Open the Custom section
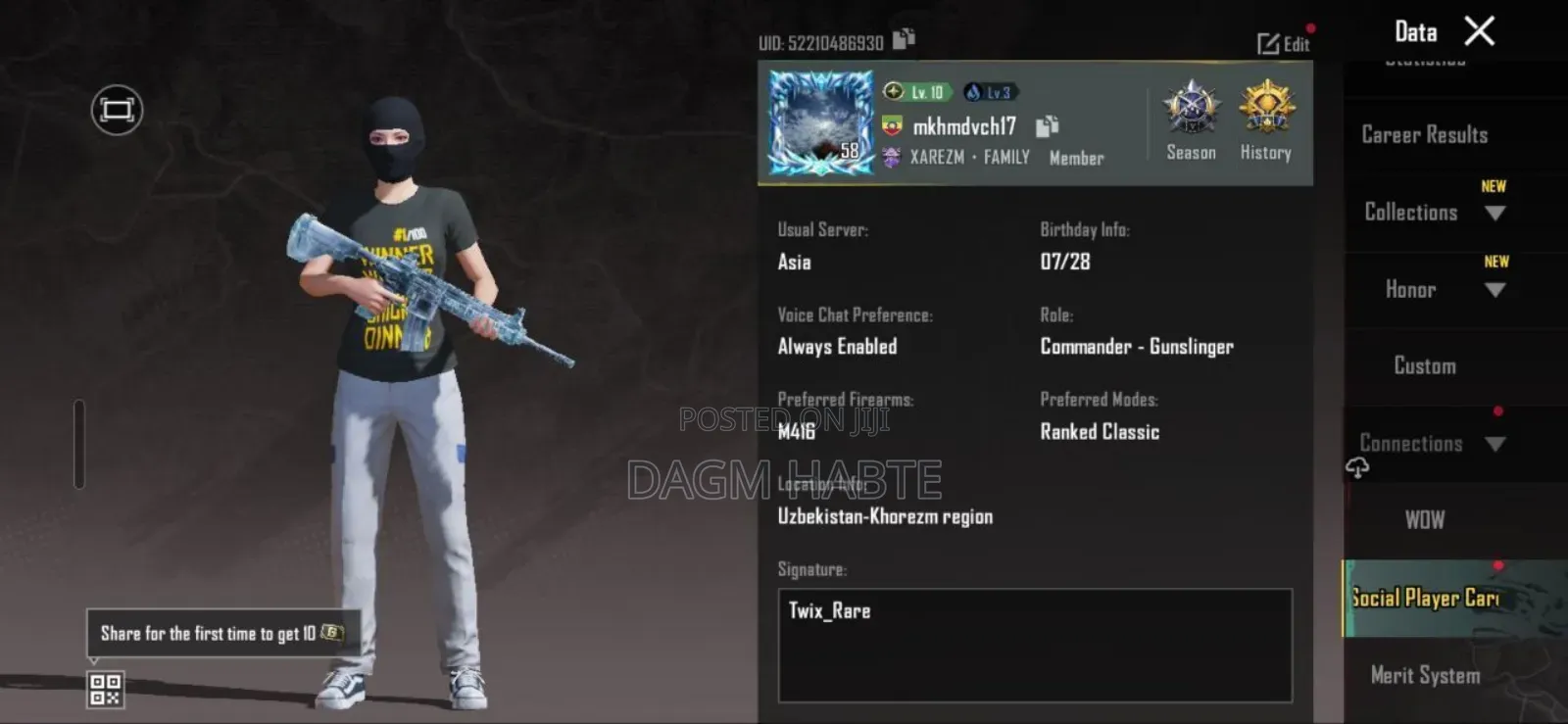1568x724 pixels. (1423, 365)
